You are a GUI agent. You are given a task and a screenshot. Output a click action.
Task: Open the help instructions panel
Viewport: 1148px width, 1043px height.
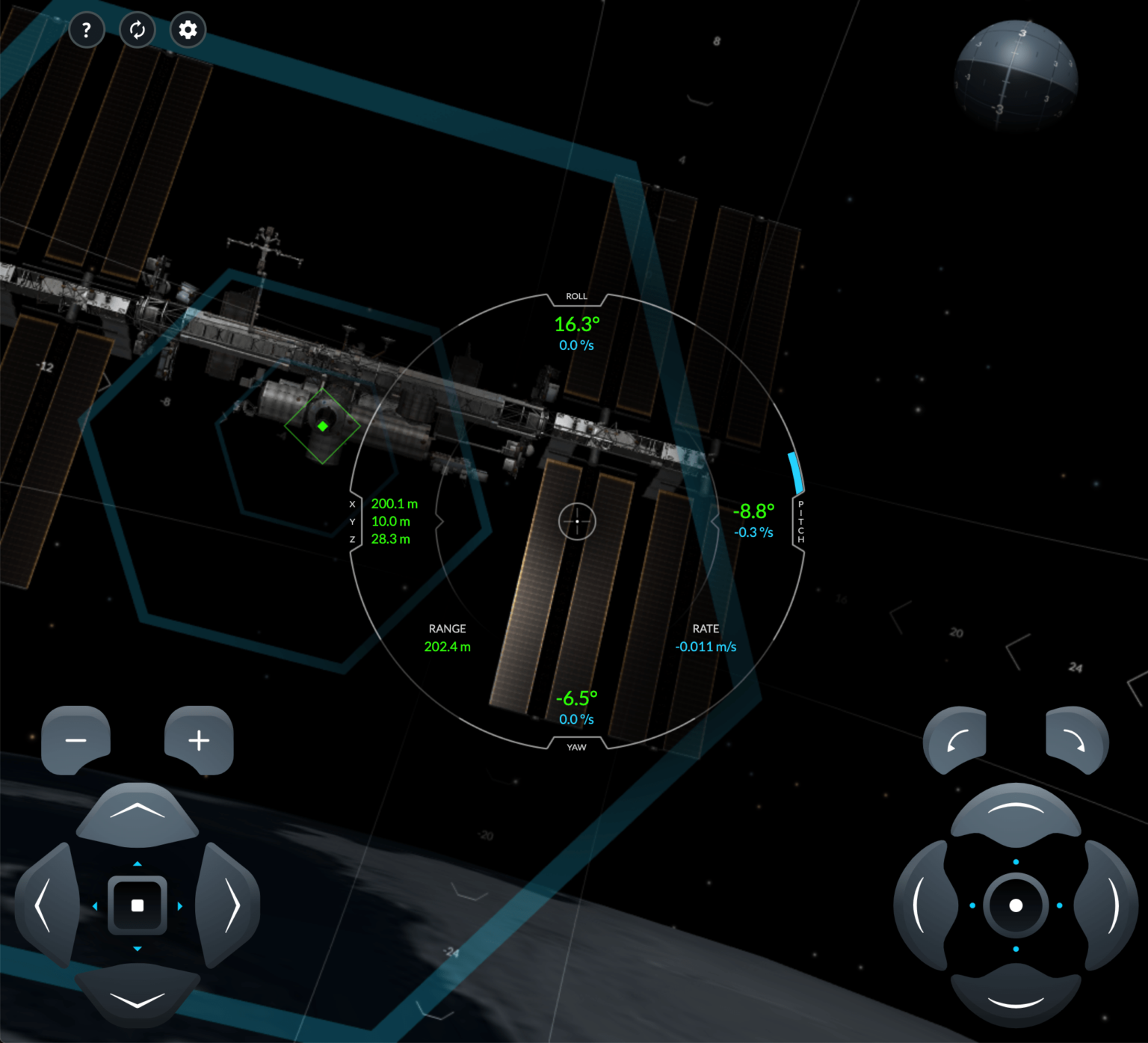point(87,30)
